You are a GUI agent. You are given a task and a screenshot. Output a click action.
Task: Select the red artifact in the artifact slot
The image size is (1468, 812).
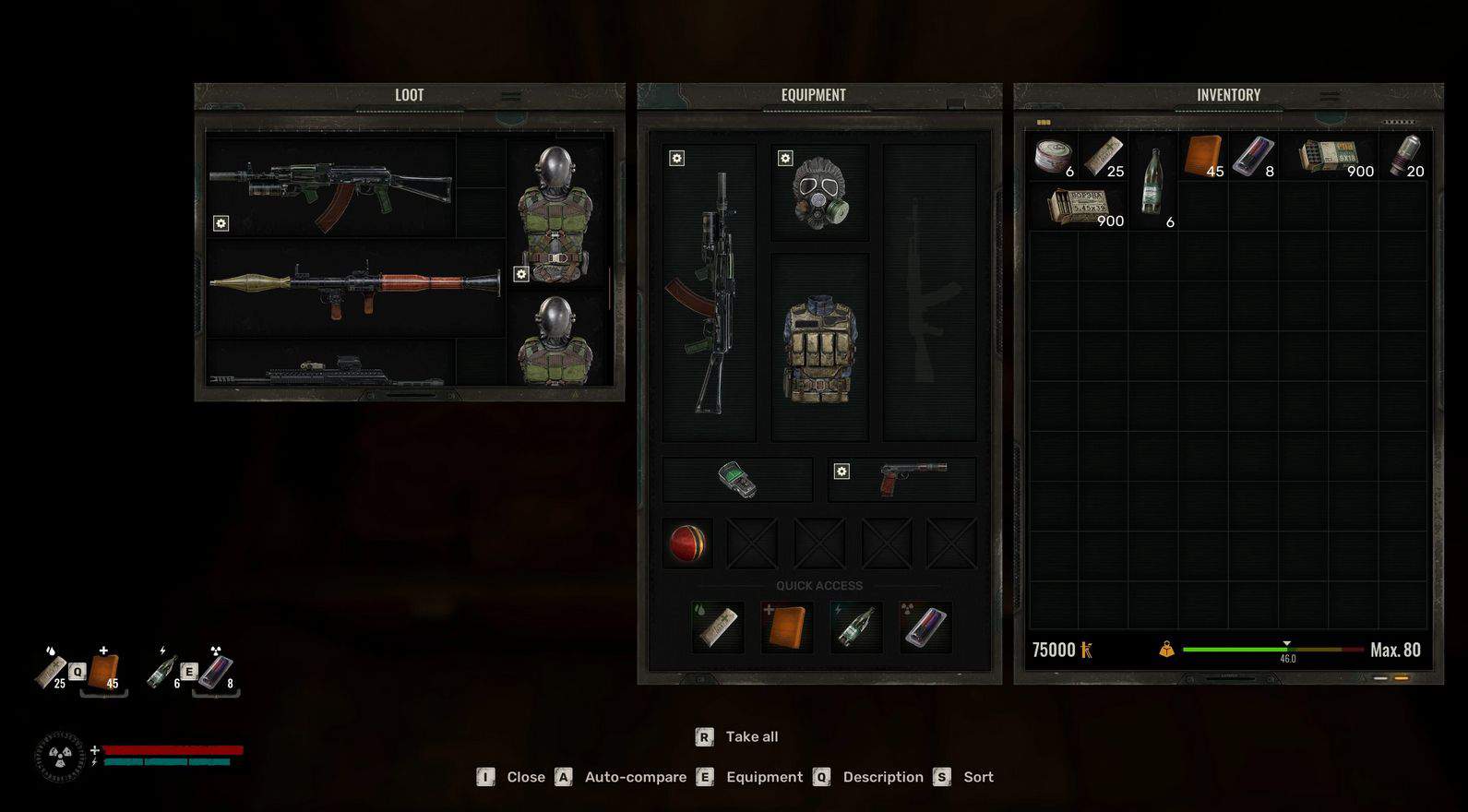(x=687, y=543)
